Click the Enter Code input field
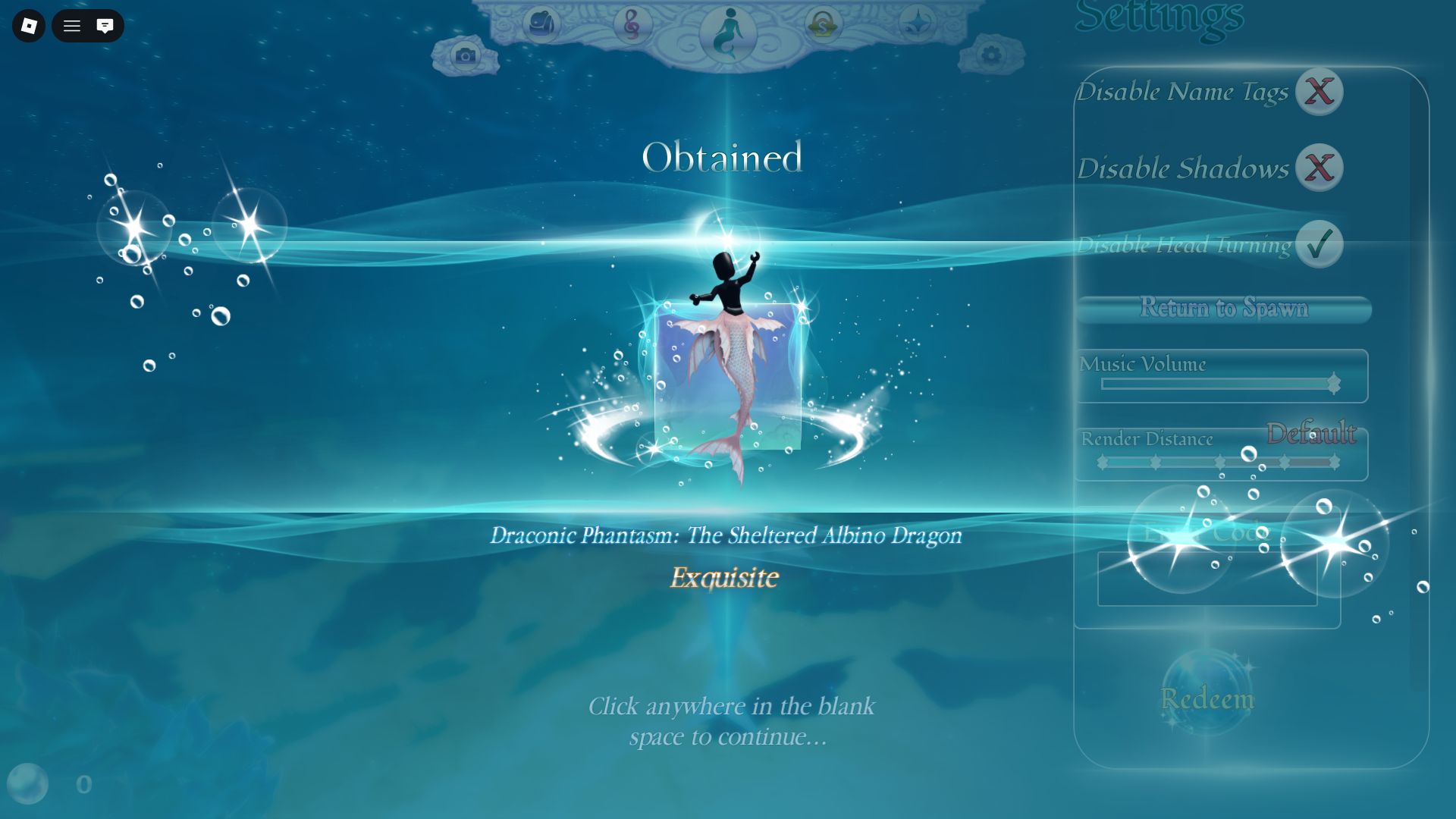Image resolution: width=1456 pixels, height=819 pixels. 1207,579
